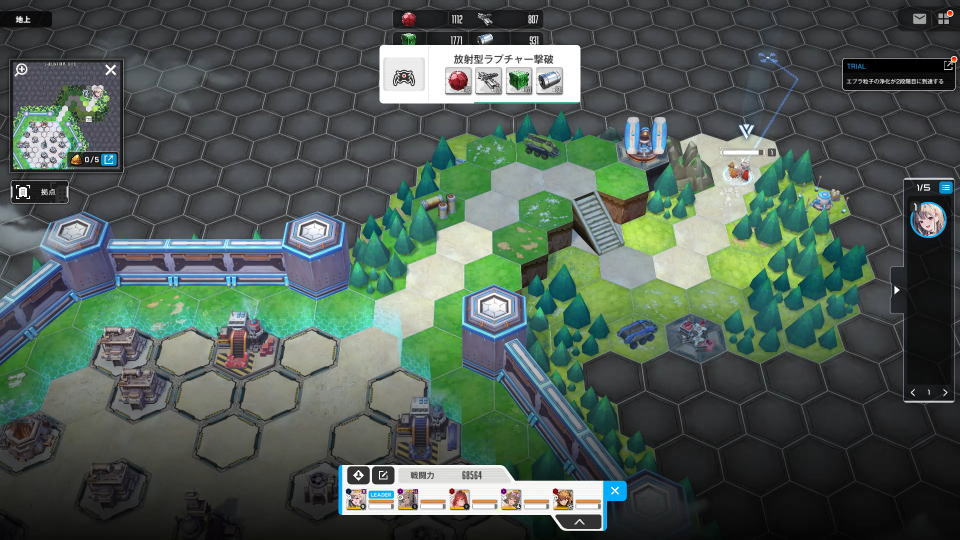Collapse the side squad list with the arrow tab

[x=896, y=290]
